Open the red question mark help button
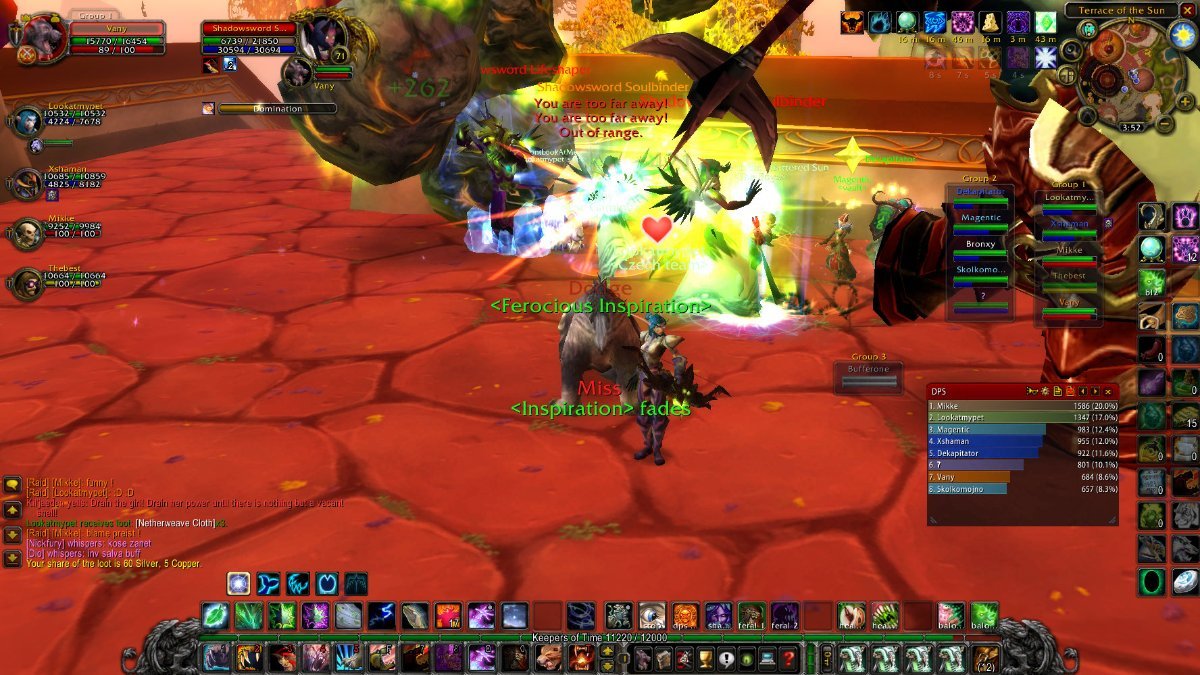 789,658
